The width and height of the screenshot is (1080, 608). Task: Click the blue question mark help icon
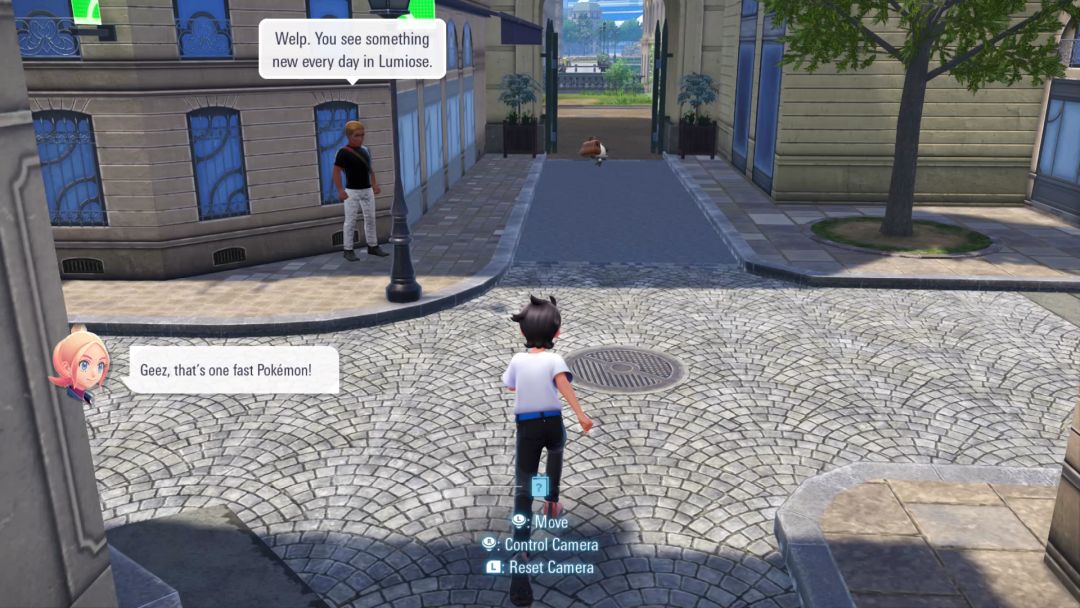click(540, 487)
